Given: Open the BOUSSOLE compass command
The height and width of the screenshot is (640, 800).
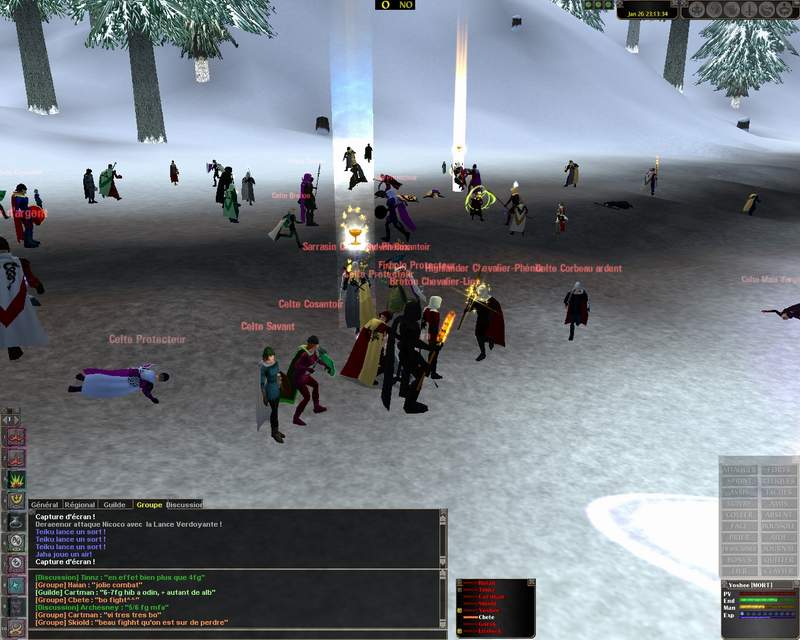Looking at the screenshot, I should [x=777, y=526].
